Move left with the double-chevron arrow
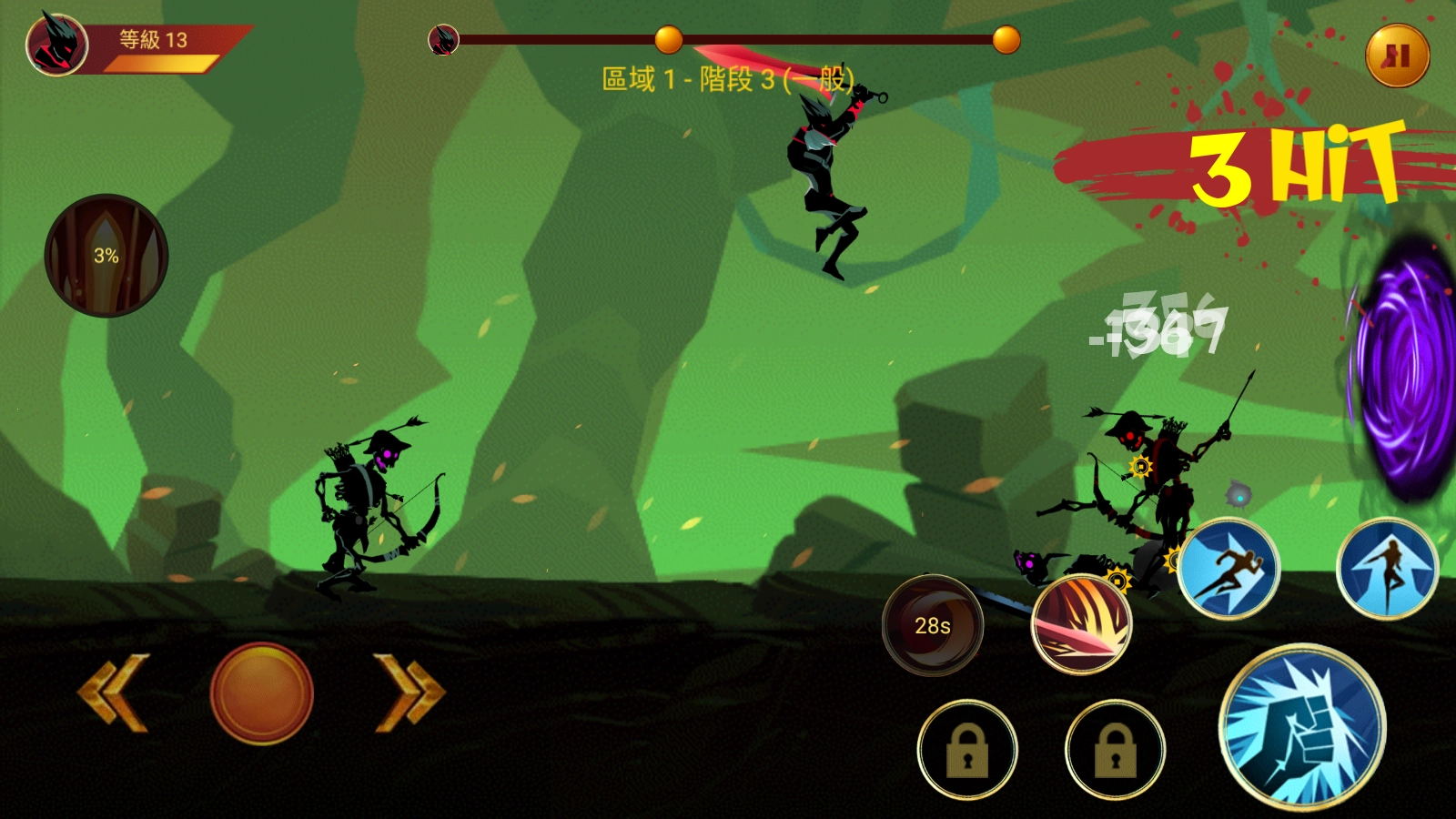1456x819 pixels. click(113, 693)
